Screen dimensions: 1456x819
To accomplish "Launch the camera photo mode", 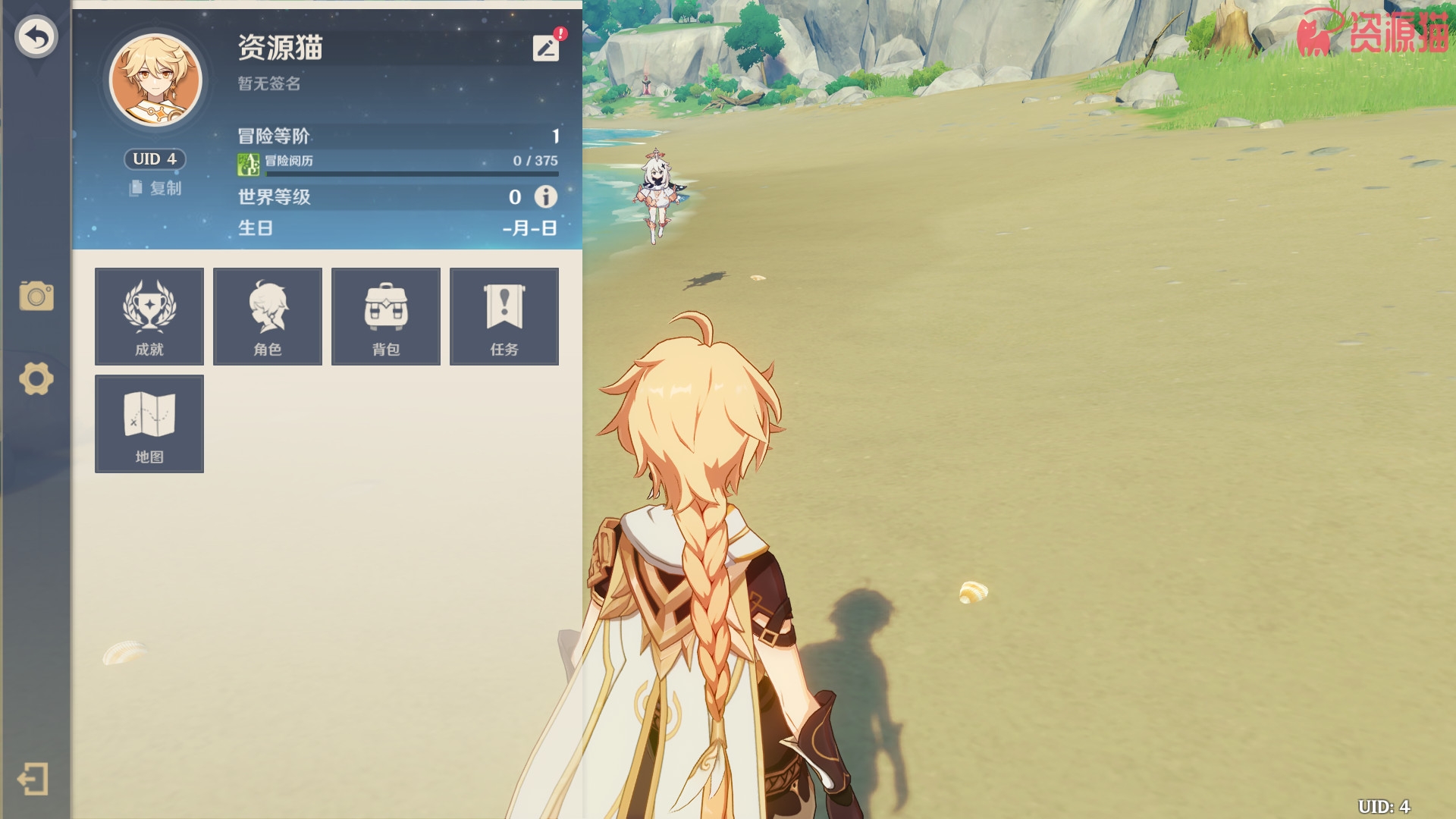I will [x=36, y=297].
